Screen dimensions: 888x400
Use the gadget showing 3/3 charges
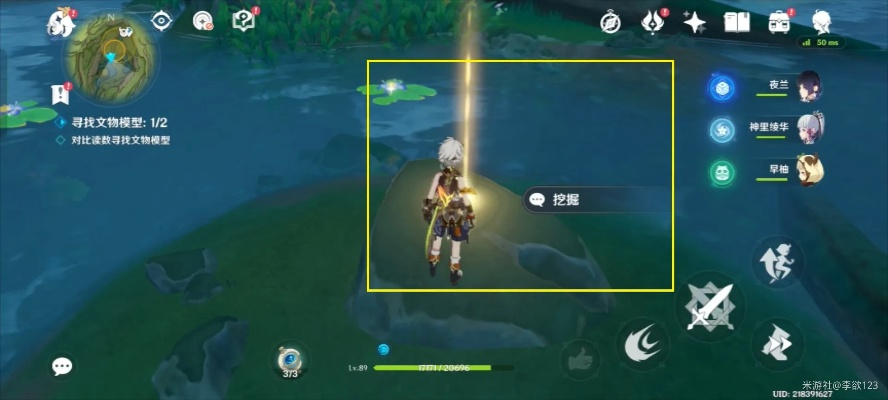click(x=290, y=360)
